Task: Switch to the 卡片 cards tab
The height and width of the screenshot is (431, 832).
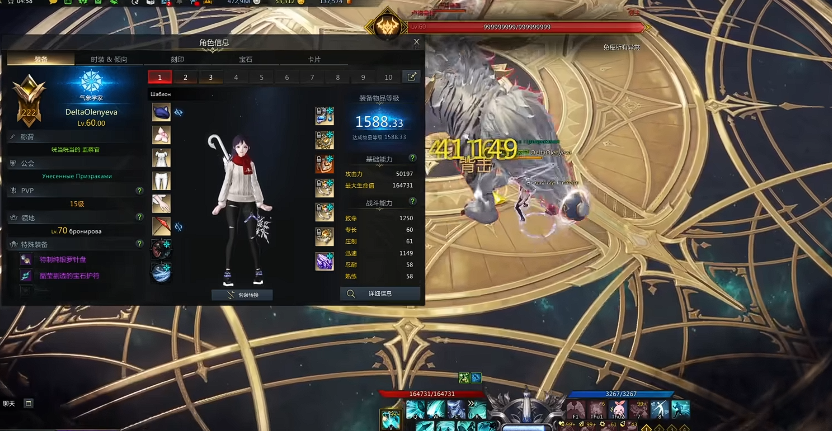Action: [314, 59]
